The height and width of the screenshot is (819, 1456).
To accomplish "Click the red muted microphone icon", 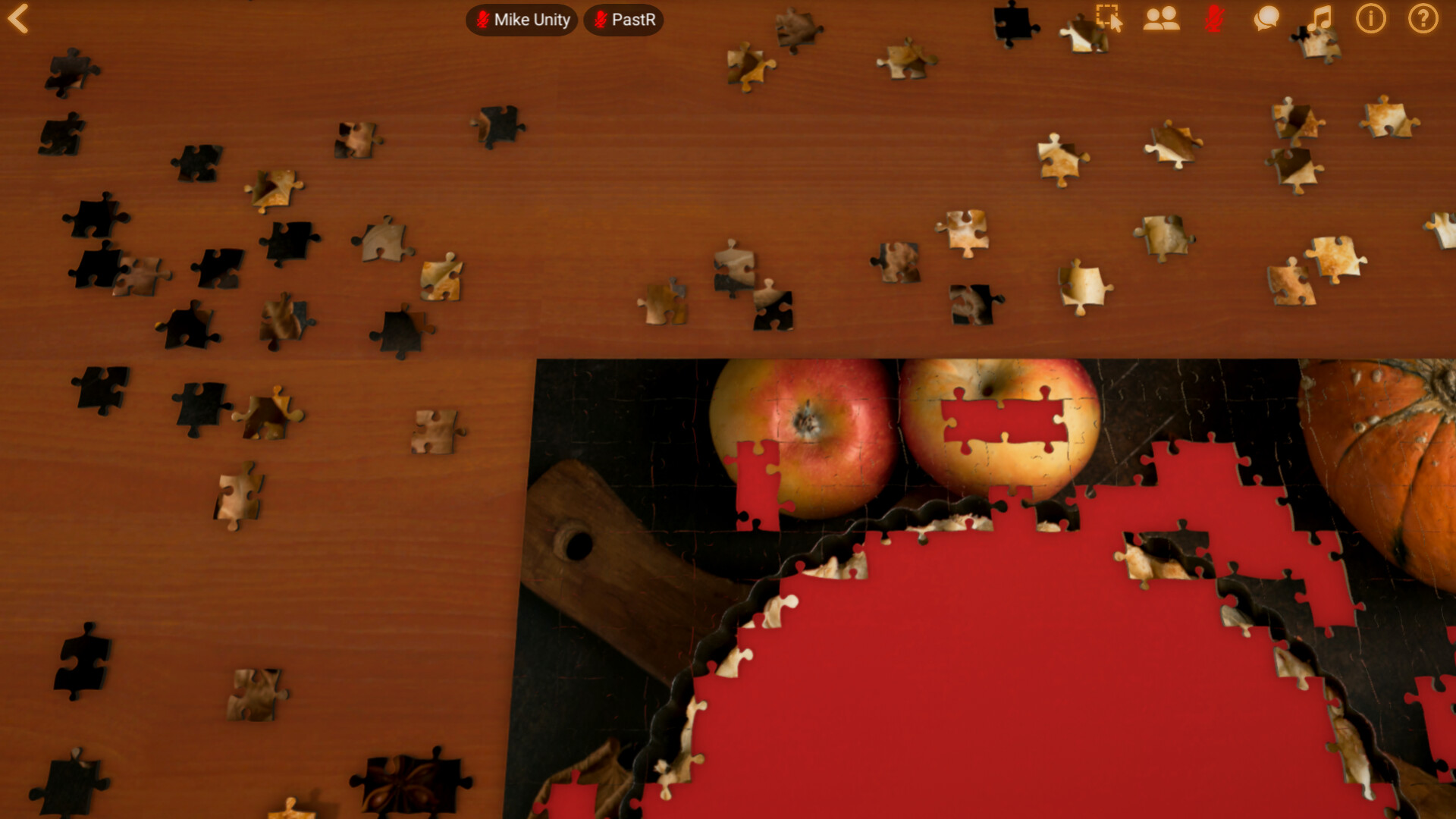I will (x=1215, y=19).
